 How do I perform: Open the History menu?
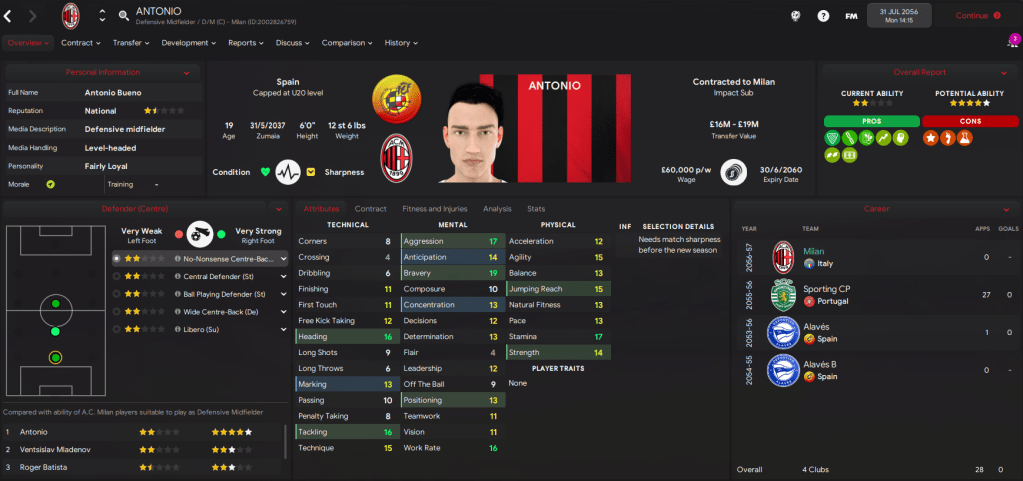[x=400, y=43]
